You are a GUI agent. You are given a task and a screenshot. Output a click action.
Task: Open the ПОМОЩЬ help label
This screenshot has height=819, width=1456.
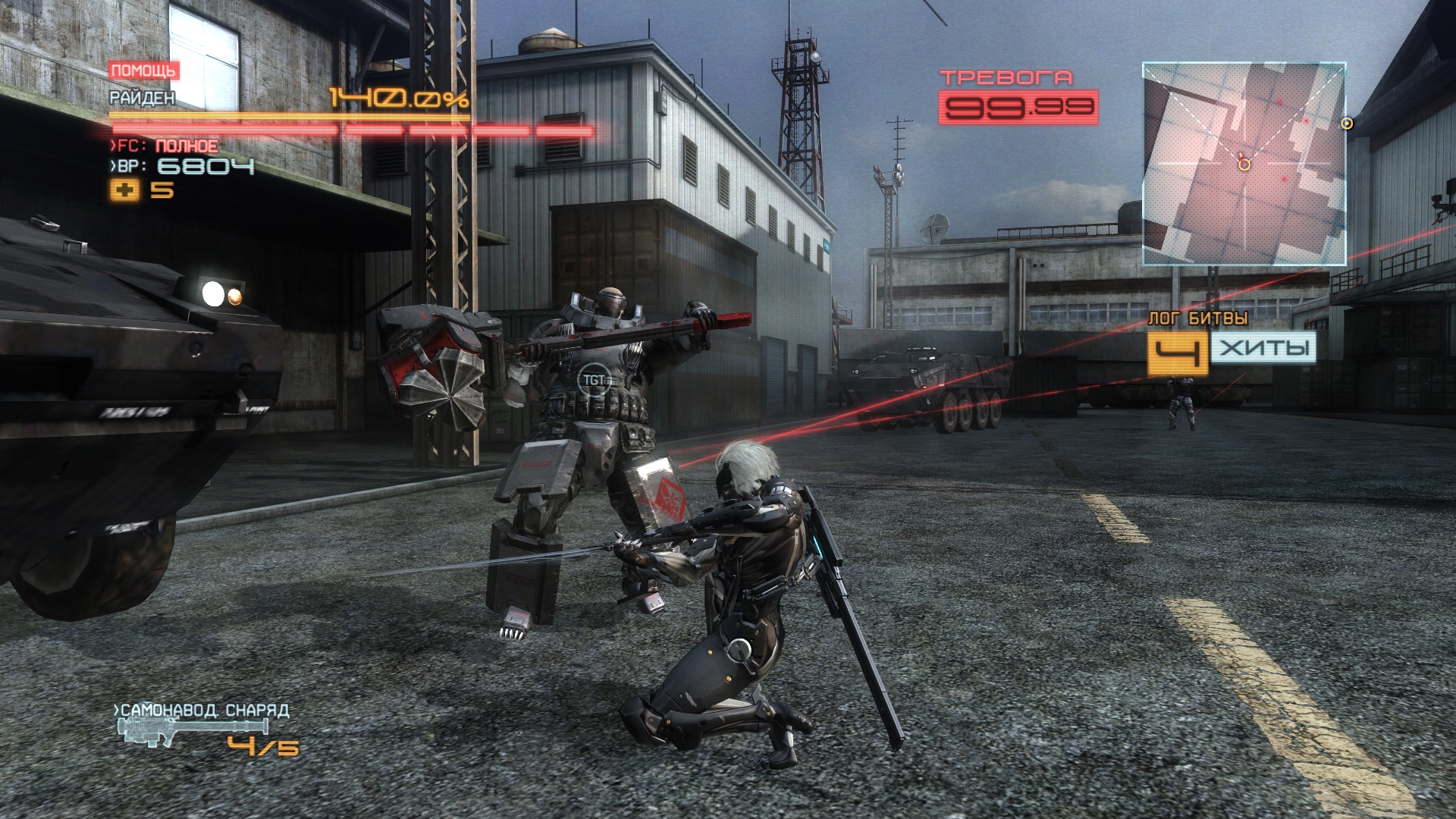point(143,71)
